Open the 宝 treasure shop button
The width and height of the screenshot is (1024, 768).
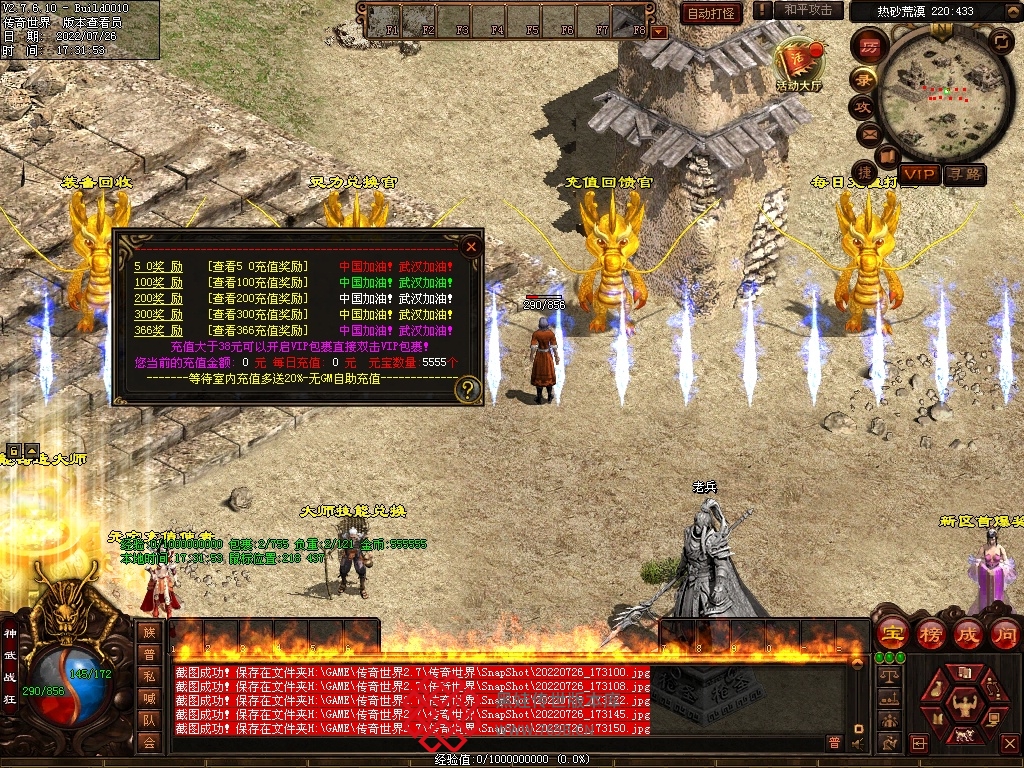point(892,633)
